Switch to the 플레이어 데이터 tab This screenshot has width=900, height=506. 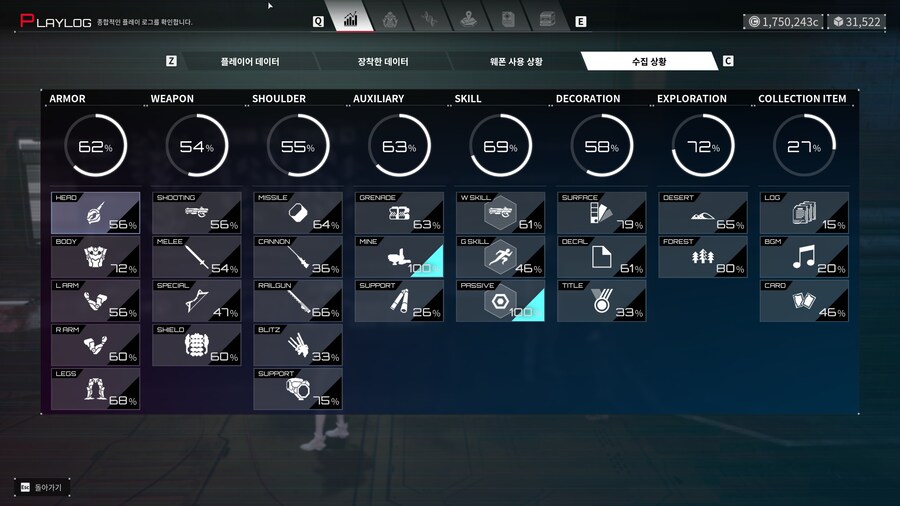pyautogui.click(x=250, y=62)
